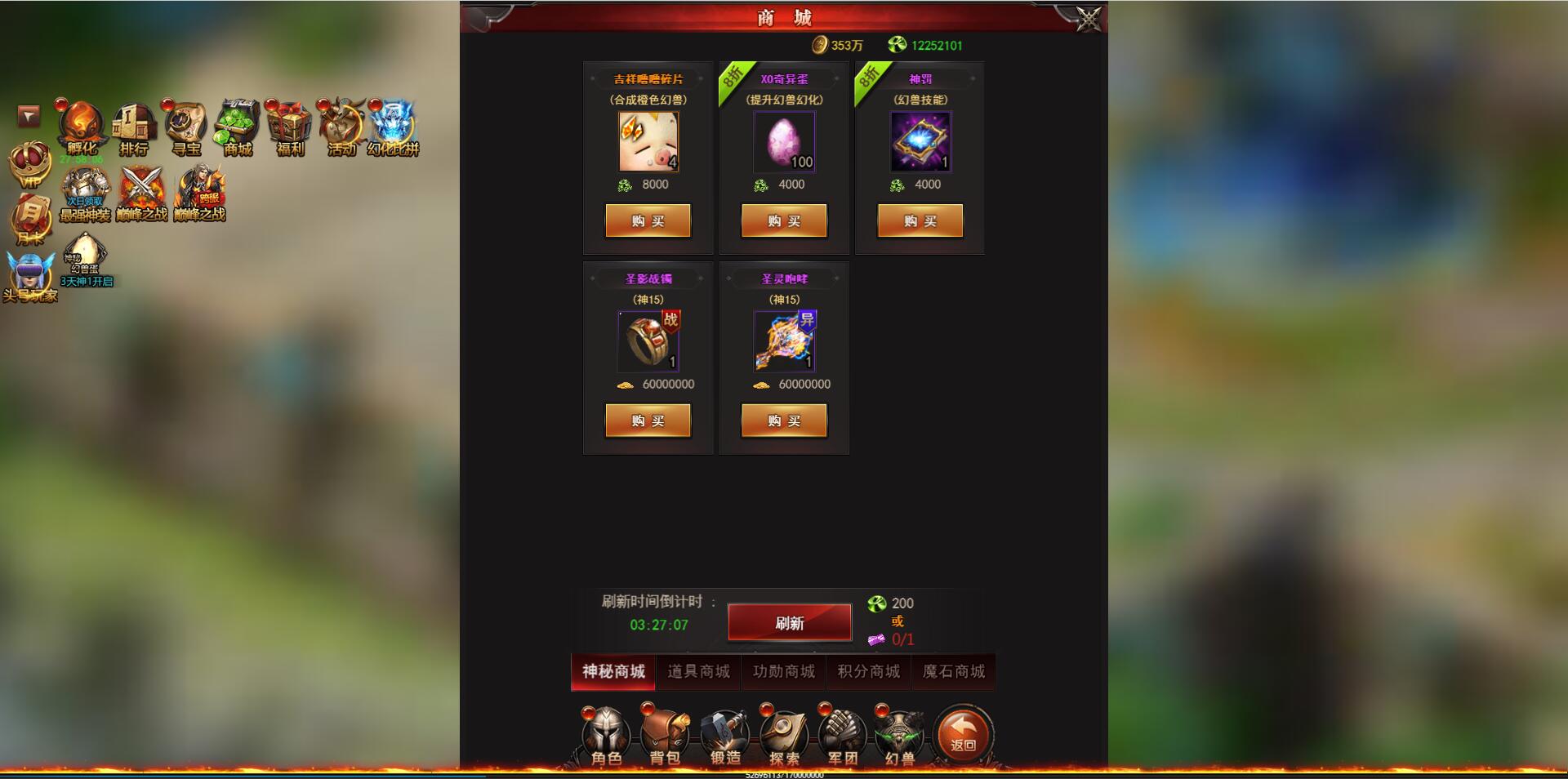Screen dimensions: 1568x779
Task: Open the 寻宝 treasure hunt icon
Action: (x=185, y=124)
